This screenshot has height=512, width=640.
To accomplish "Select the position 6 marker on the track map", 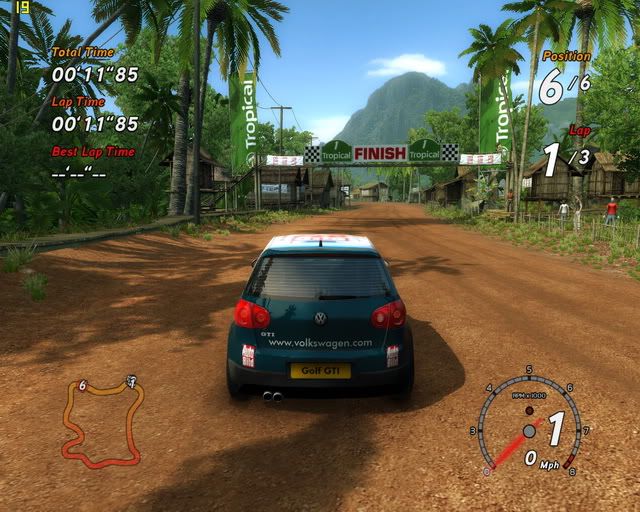I will [83, 385].
